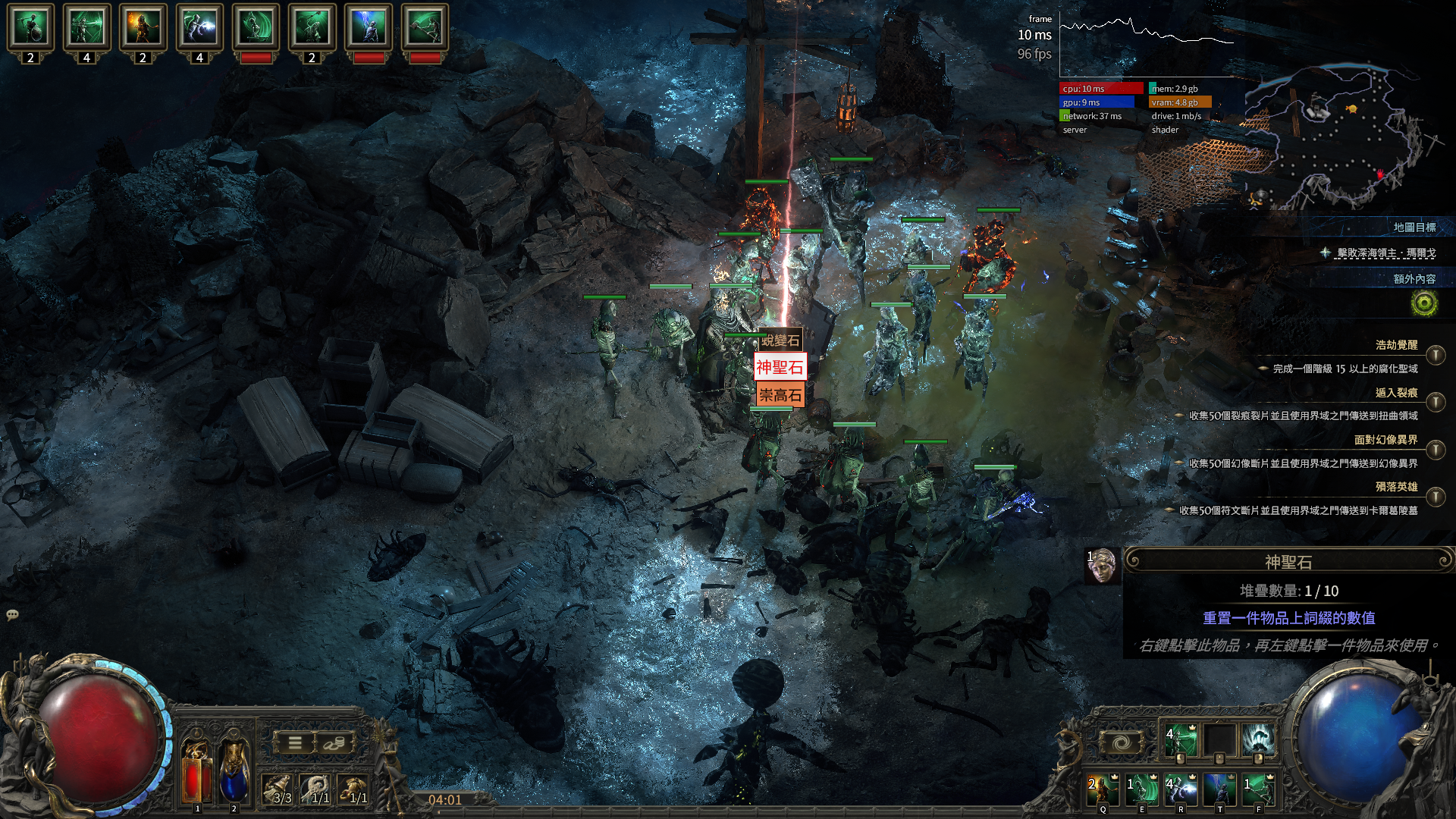The height and width of the screenshot is (819, 1456).
Task: Open the main menu hamburger button
Action: (x=295, y=743)
